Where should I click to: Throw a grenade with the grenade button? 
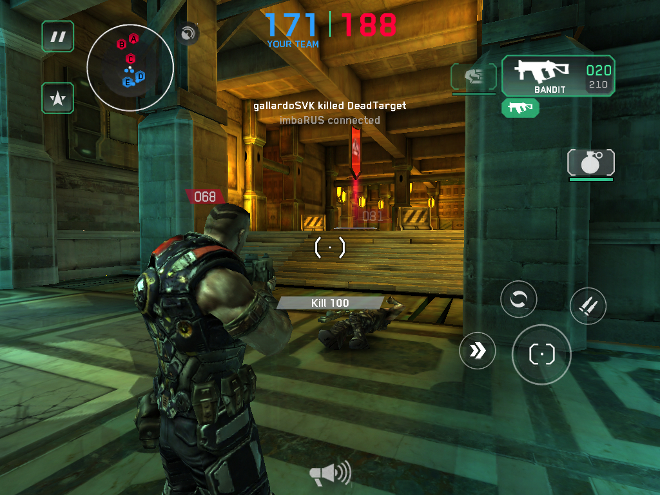click(x=591, y=162)
